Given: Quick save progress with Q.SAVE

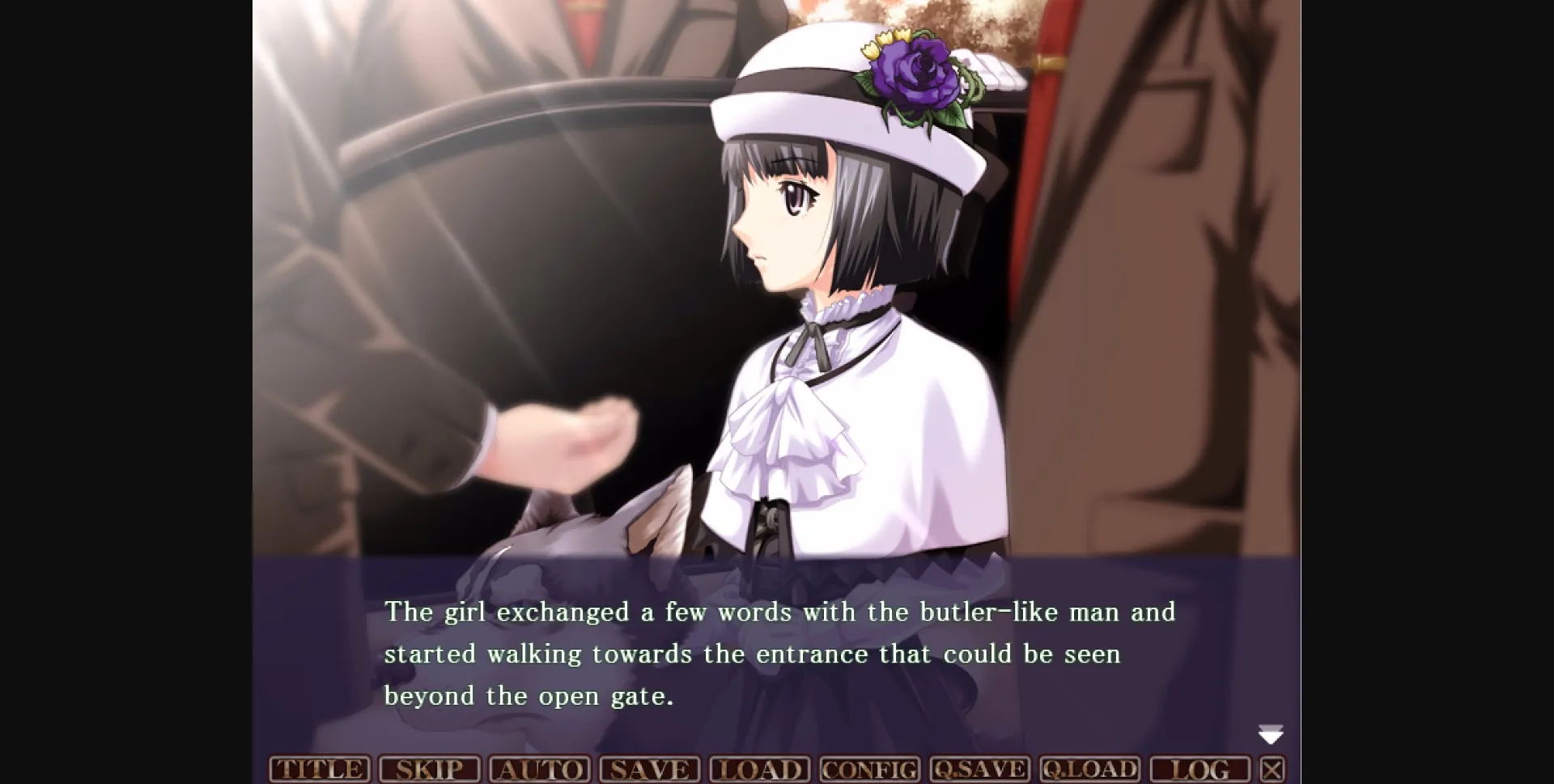Looking at the screenshot, I should (x=979, y=769).
